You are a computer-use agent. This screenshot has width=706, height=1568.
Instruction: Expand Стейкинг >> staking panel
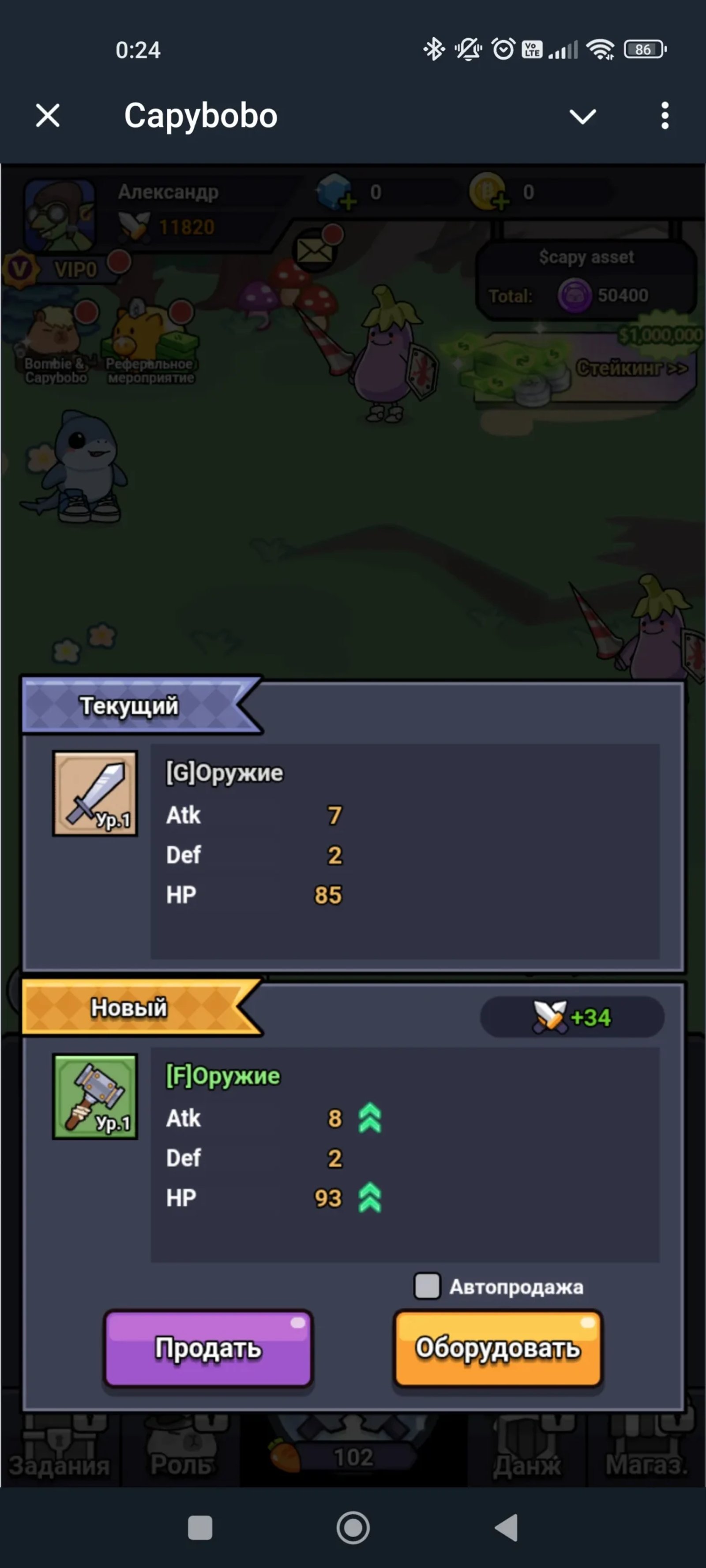coord(631,368)
